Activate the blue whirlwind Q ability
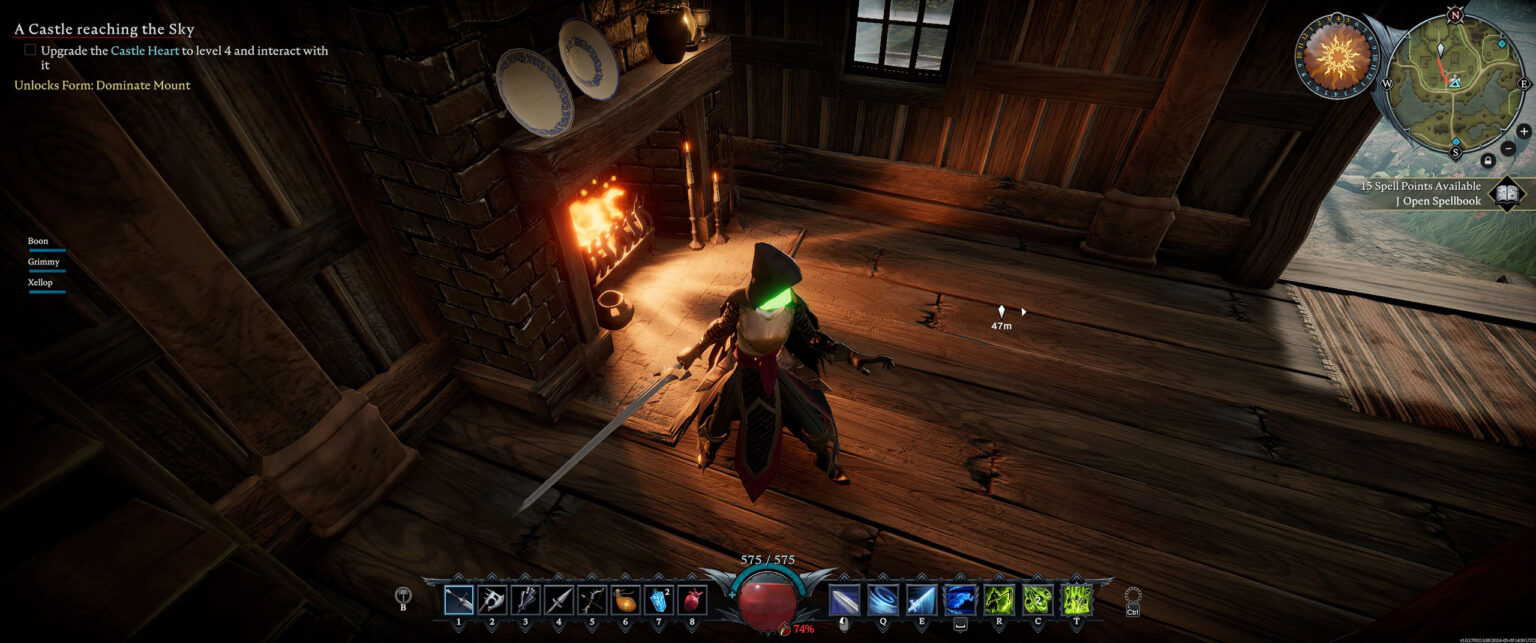This screenshot has width=1536, height=643. click(x=882, y=599)
